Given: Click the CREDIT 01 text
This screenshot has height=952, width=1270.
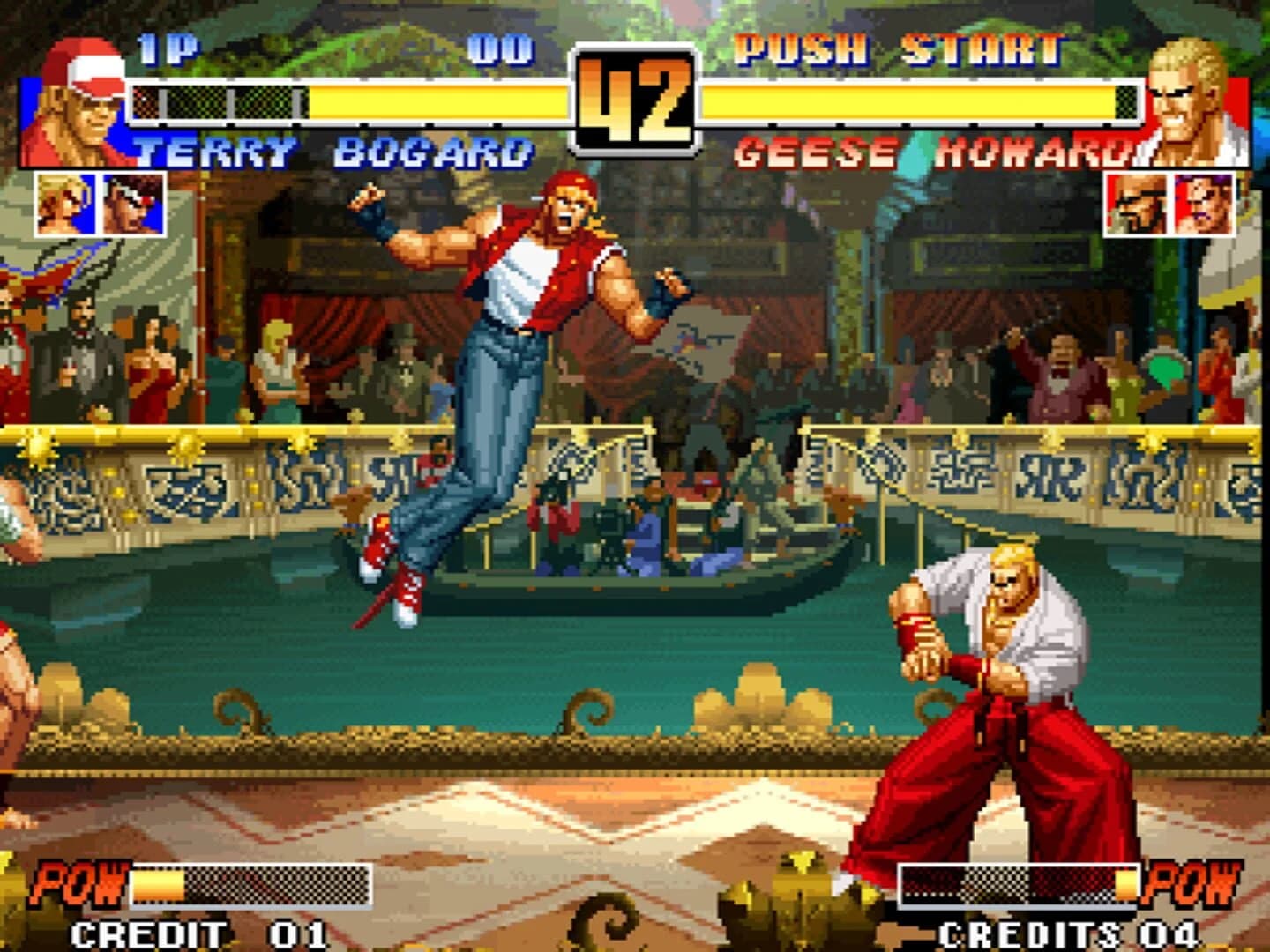Looking at the screenshot, I should tap(198, 928).
